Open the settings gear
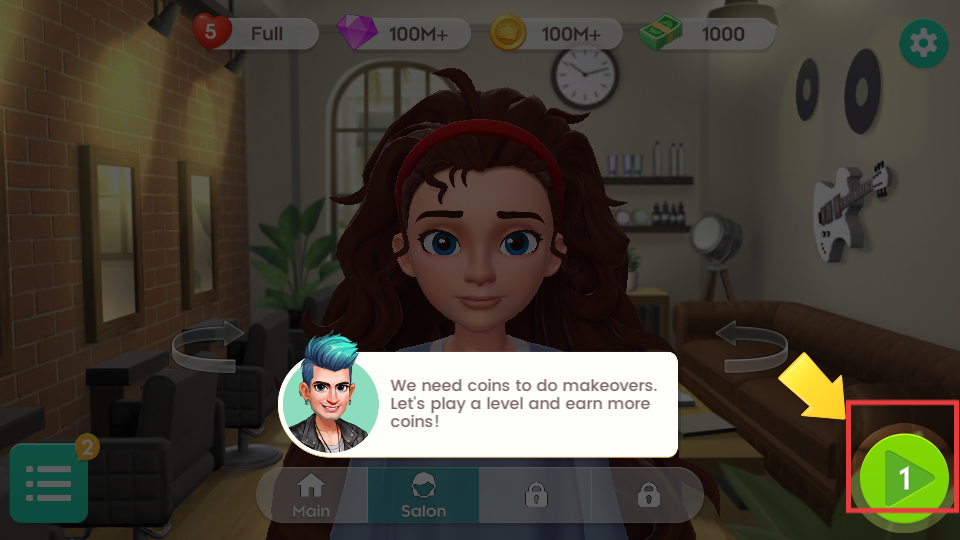The width and height of the screenshot is (960, 540). click(x=924, y=43)
